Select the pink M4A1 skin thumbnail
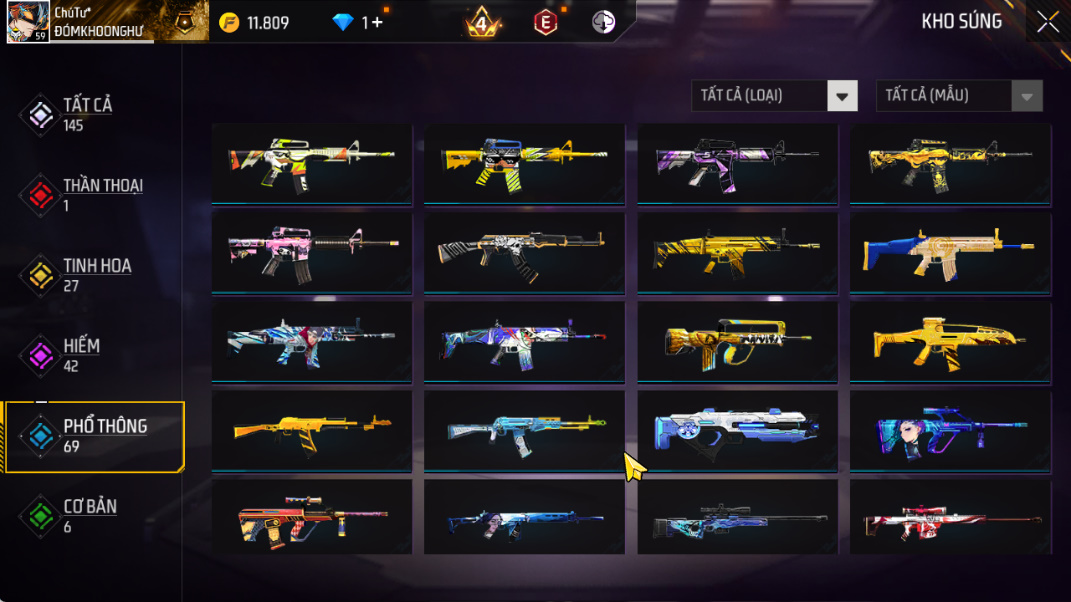Screen dimensions: 1071x602 click(311, 251)
